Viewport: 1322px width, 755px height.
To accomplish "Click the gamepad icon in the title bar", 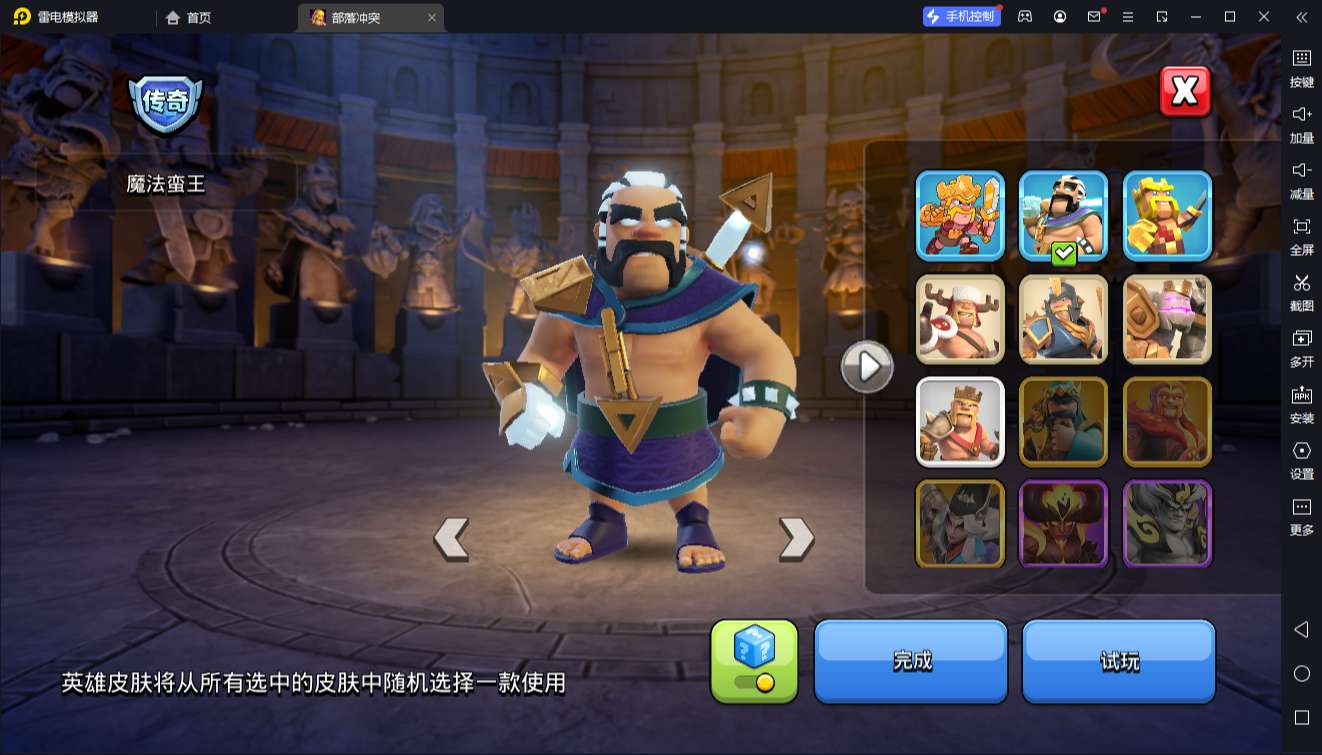I will (1024, 16).
